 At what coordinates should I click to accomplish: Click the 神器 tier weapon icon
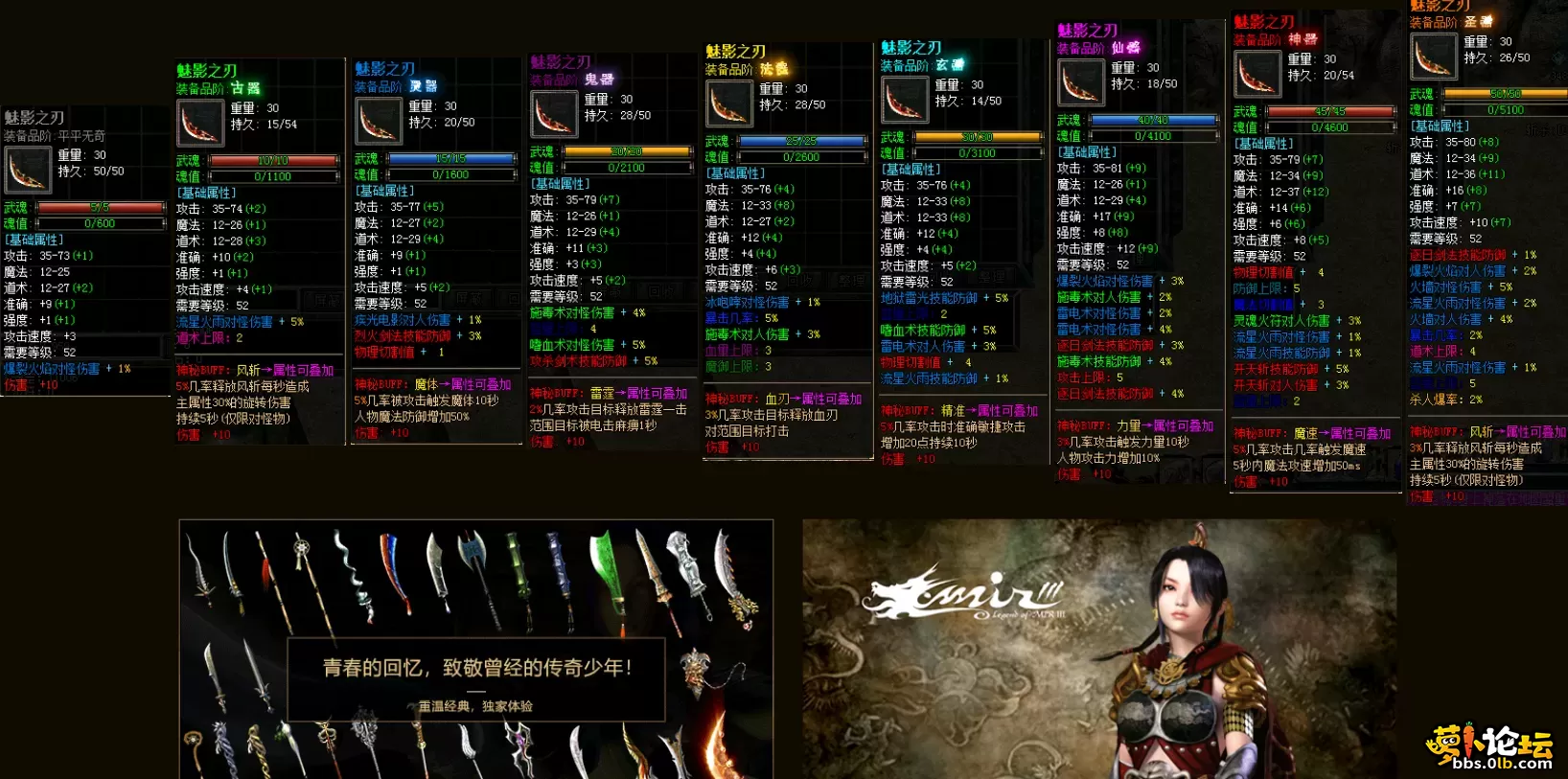(x=1257, y=74)
